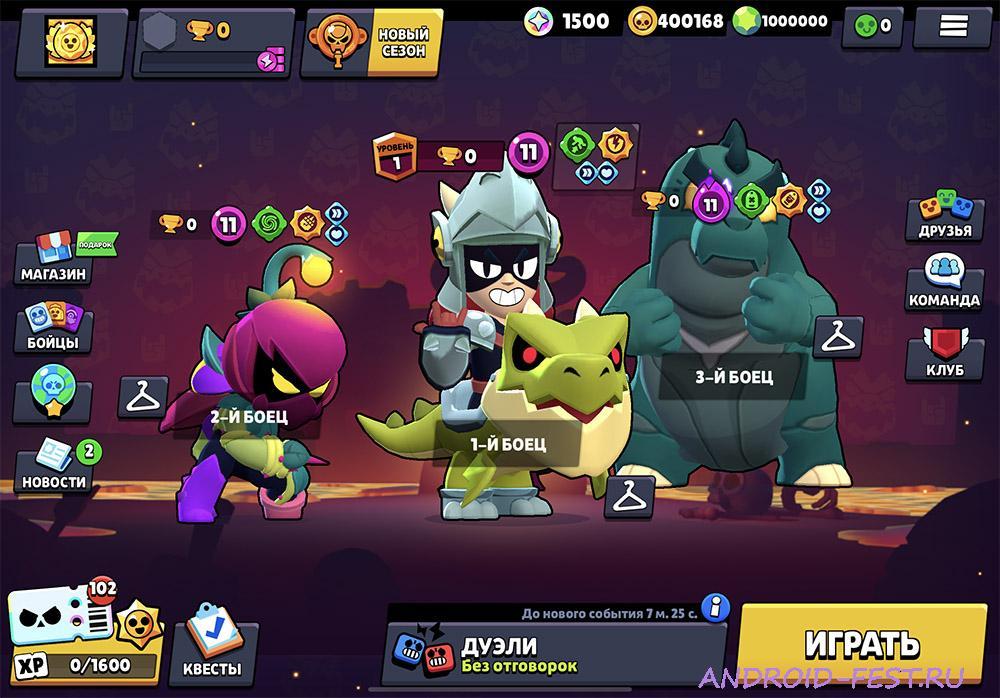
Task: Show info about the upcoming event
Action: point(714,606)
